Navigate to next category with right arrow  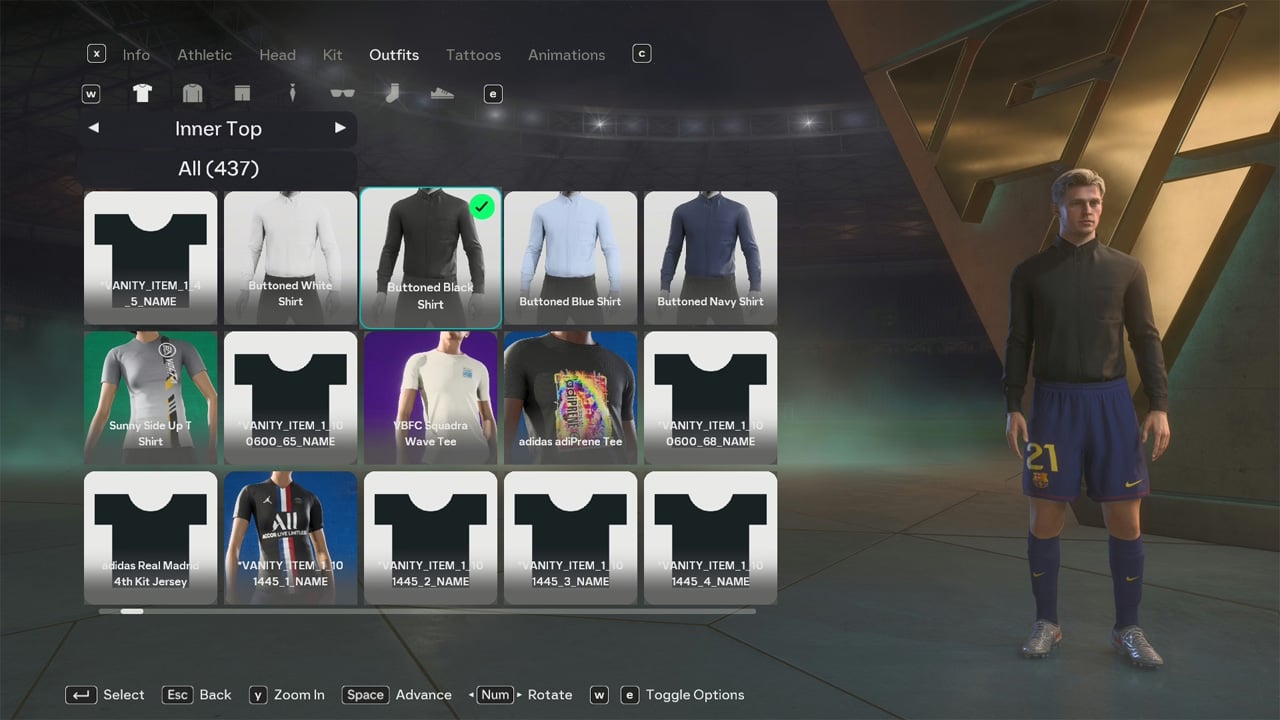pos(341,128)
